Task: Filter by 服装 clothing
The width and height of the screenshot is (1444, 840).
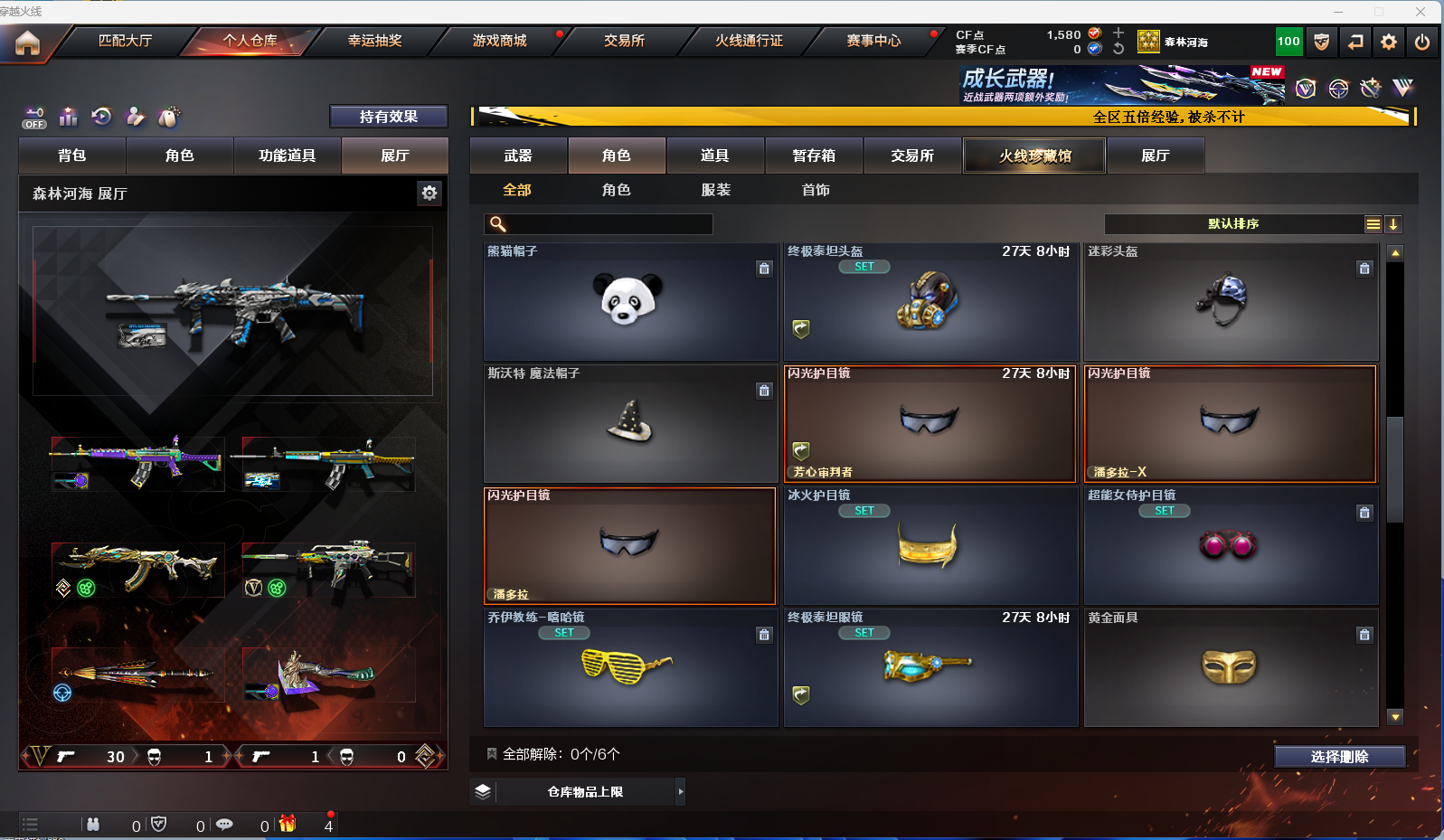Action: tap(715, 190)
